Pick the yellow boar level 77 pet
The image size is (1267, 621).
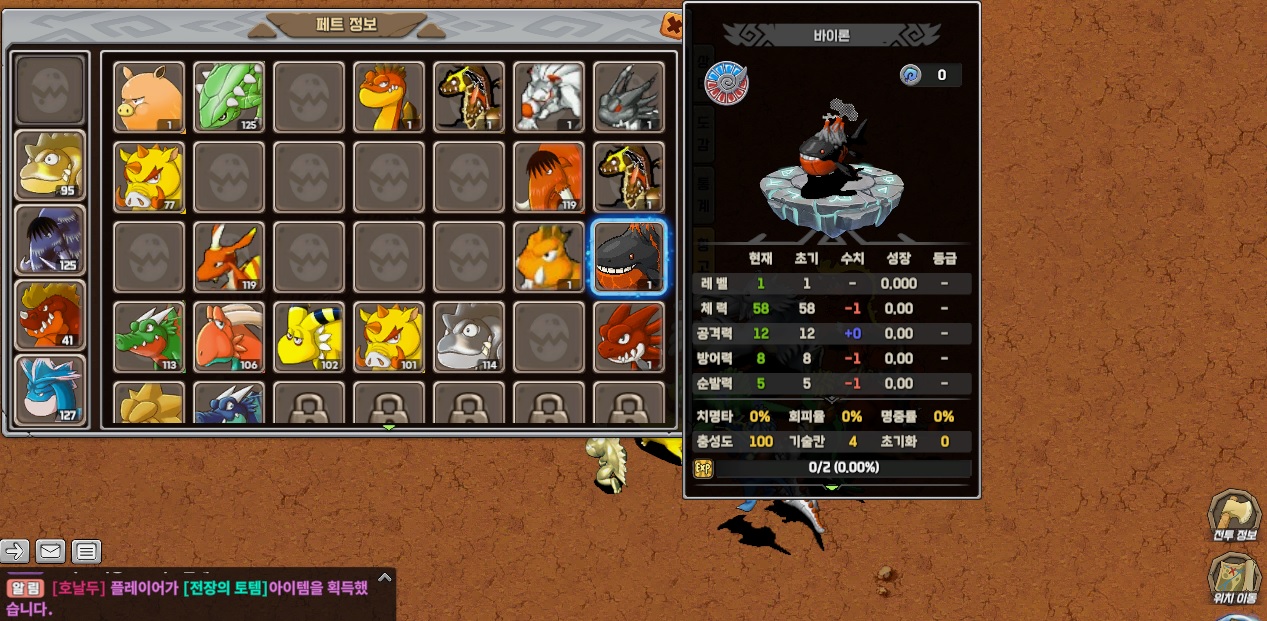point(149,177)
